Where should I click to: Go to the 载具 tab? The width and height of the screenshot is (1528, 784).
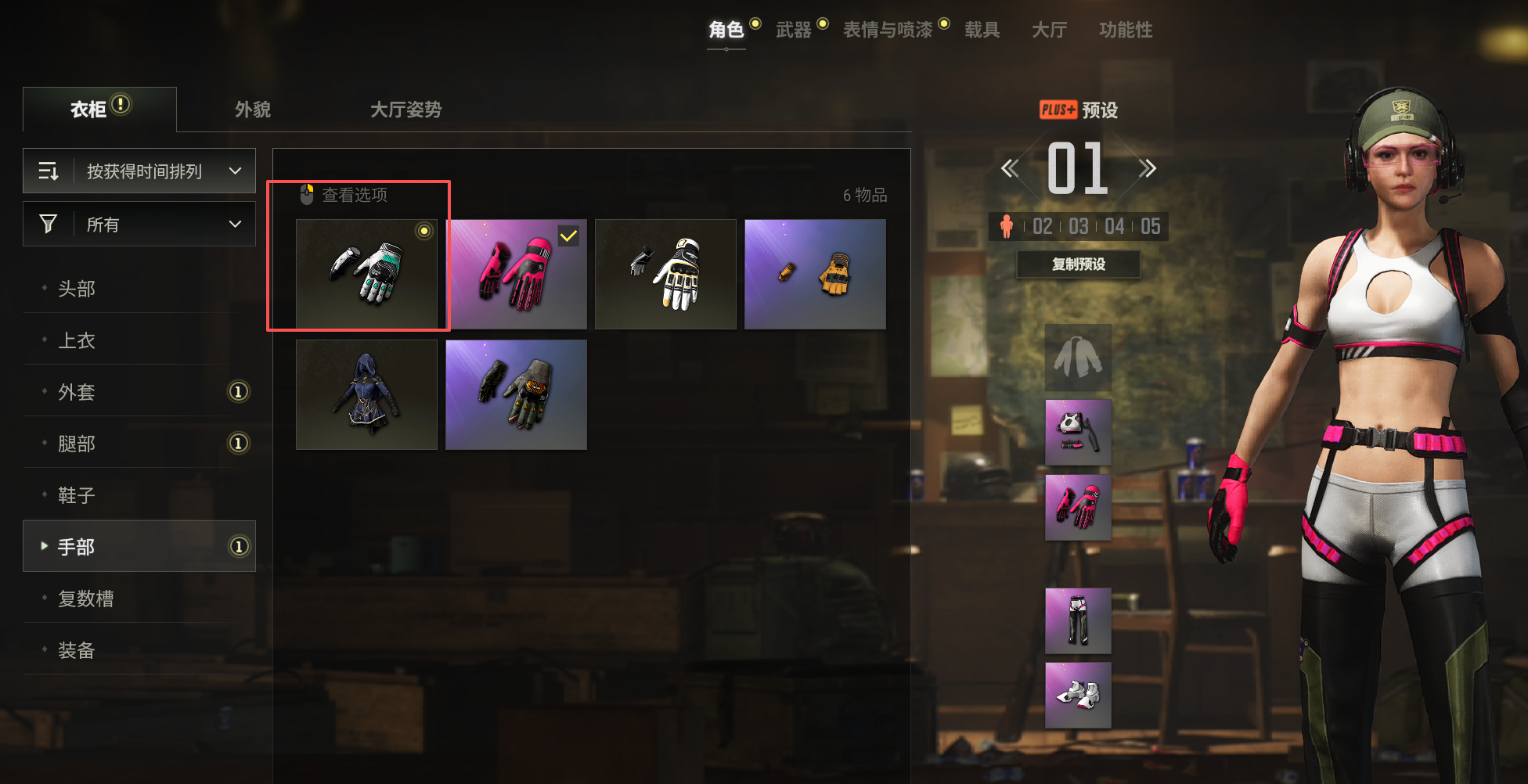pos(982,31)
